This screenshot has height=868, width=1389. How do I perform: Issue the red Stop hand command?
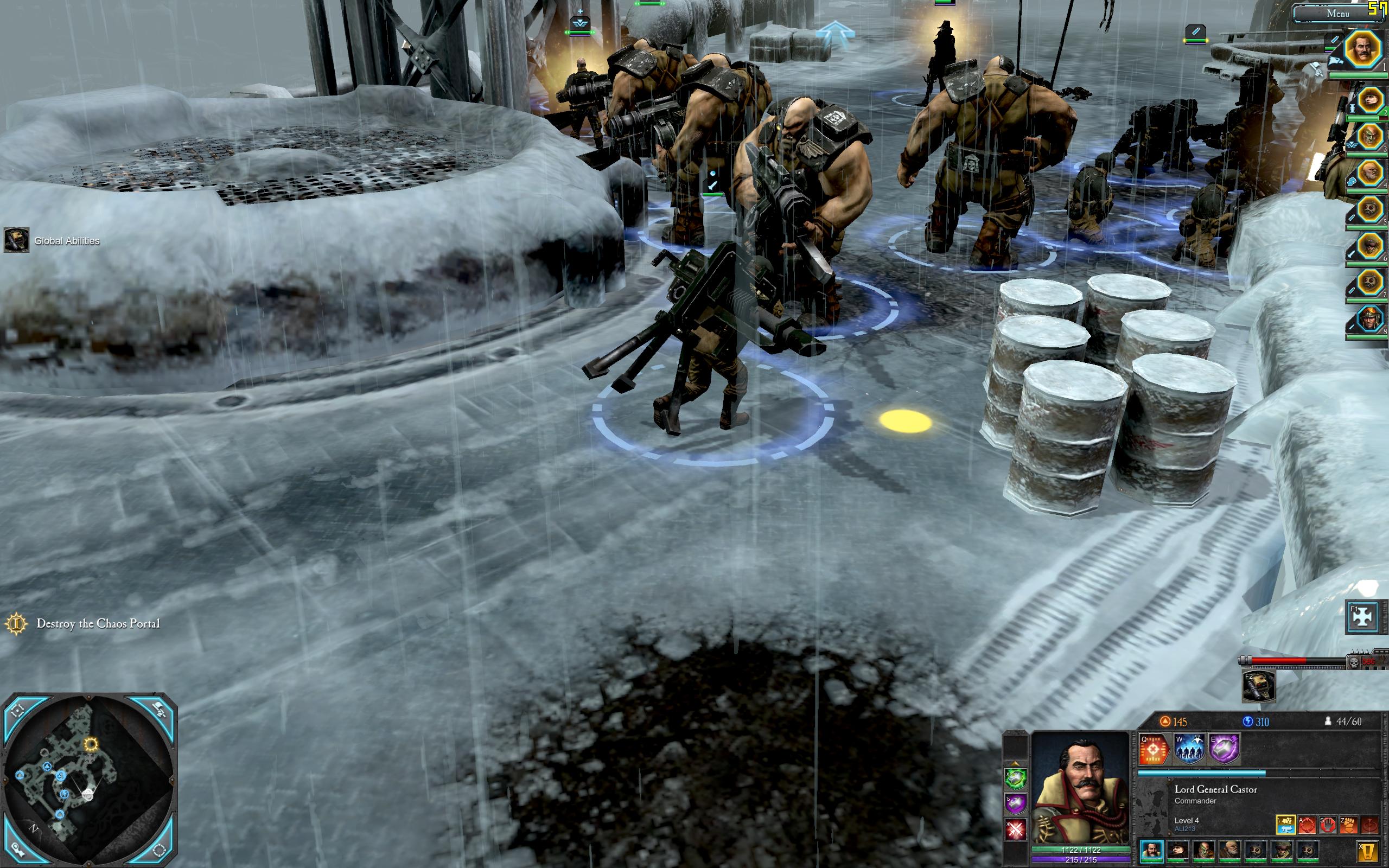(1328, 825)
